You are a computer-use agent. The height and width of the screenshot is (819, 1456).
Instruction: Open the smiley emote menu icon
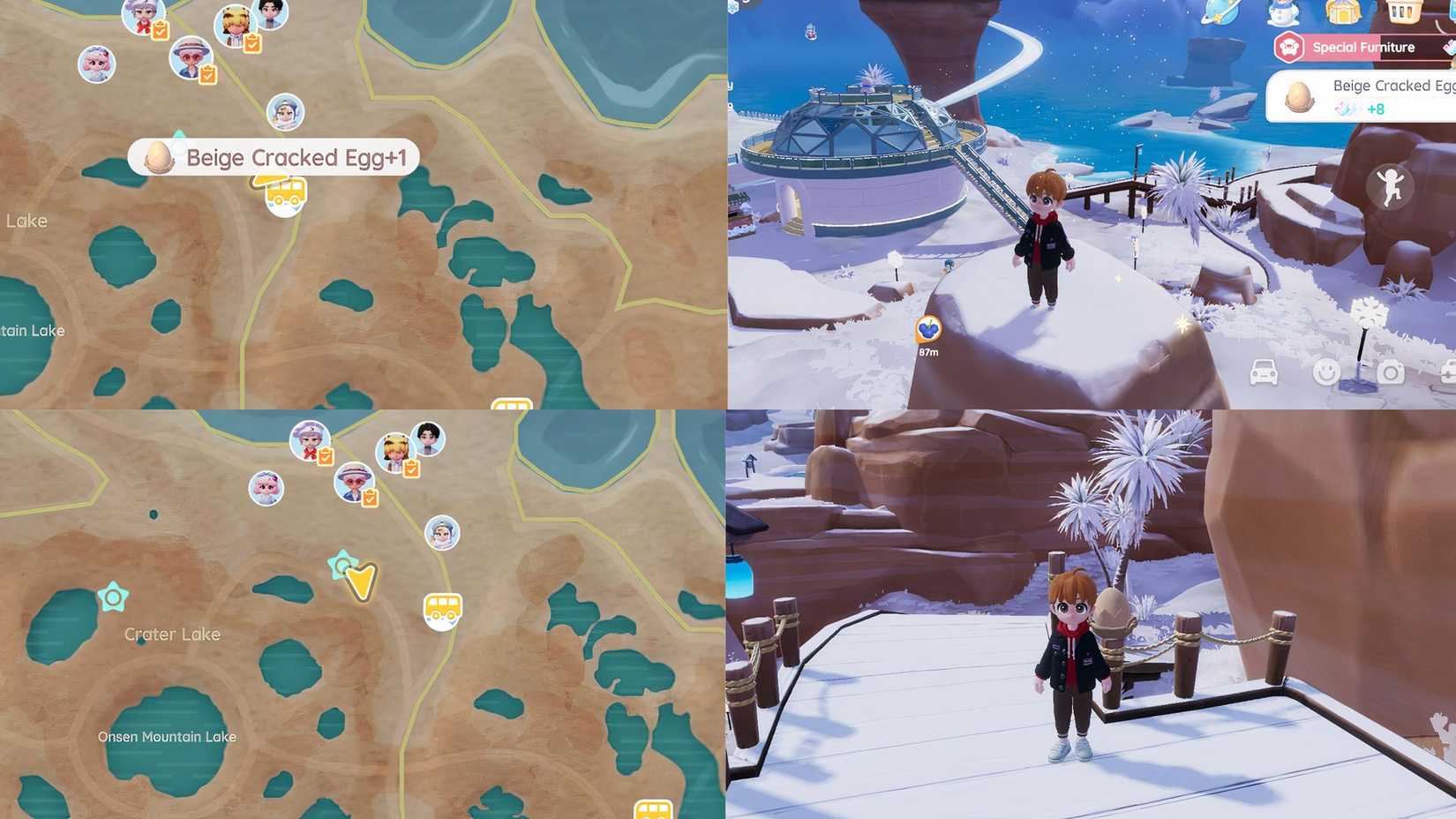[x=1329, y=373]
